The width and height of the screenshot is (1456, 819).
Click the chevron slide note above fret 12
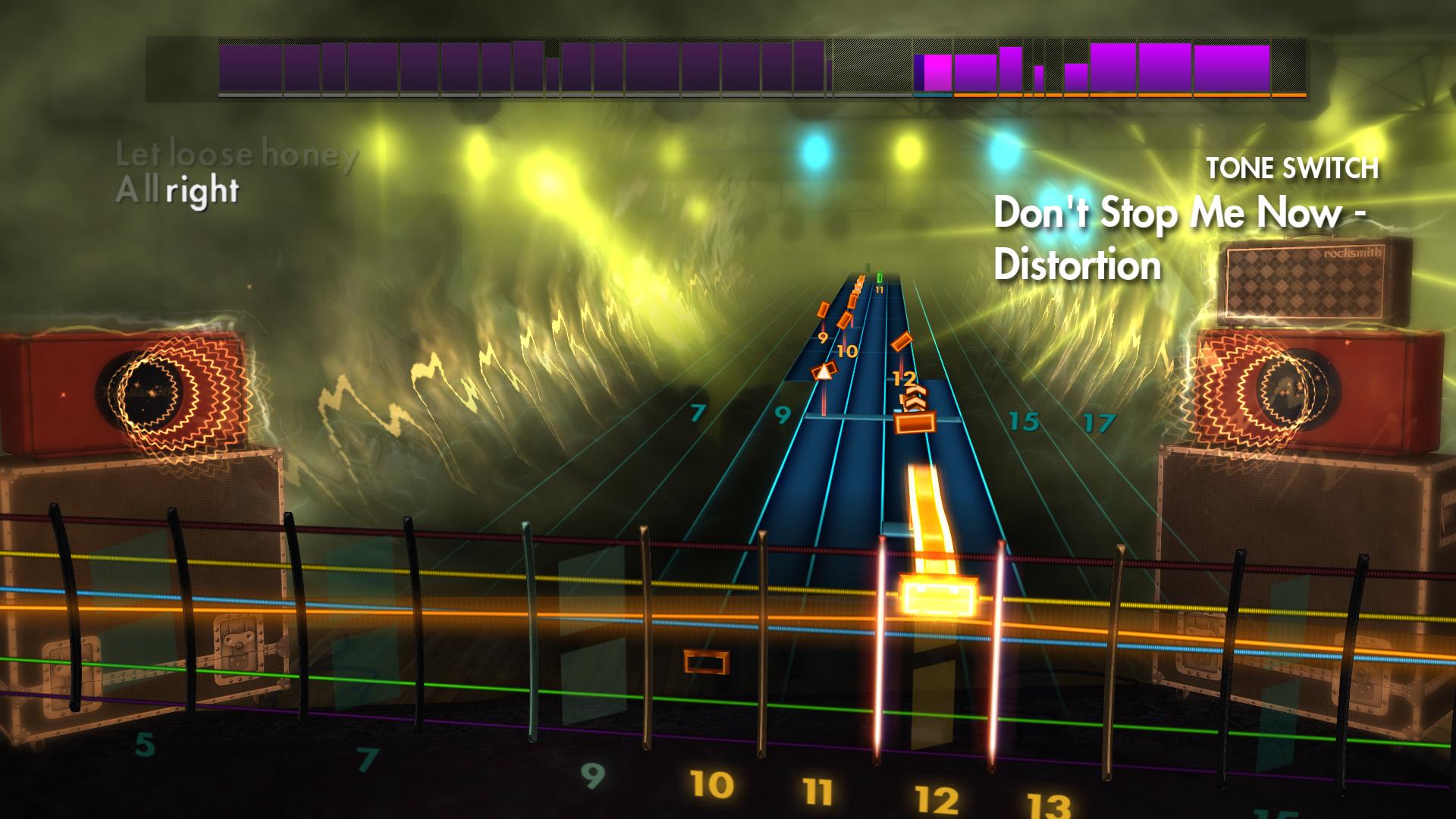tap(915, 394)
